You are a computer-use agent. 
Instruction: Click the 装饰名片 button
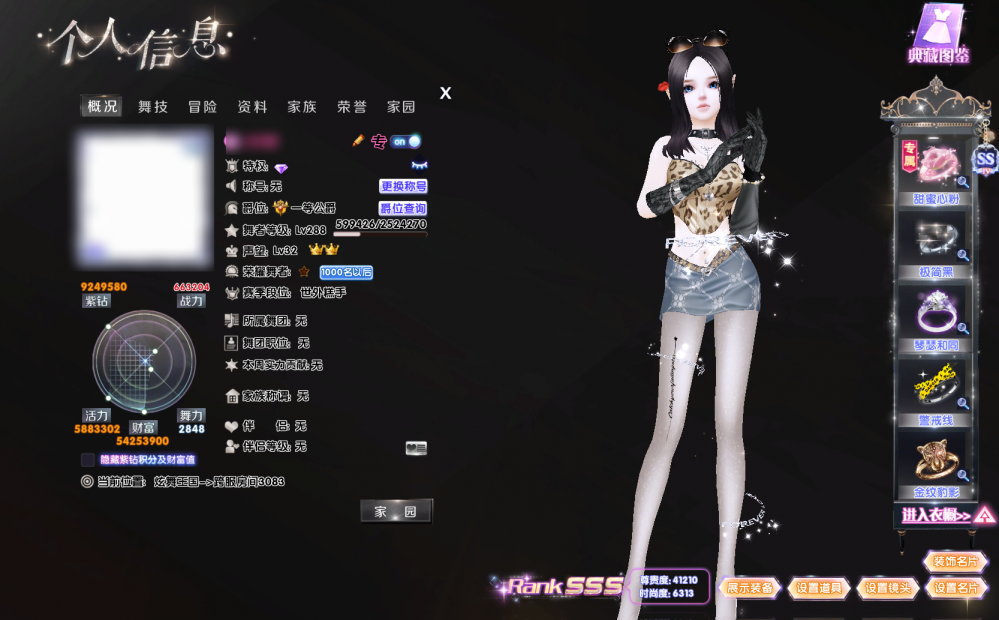pyautogui.click(x=955, y=562)
